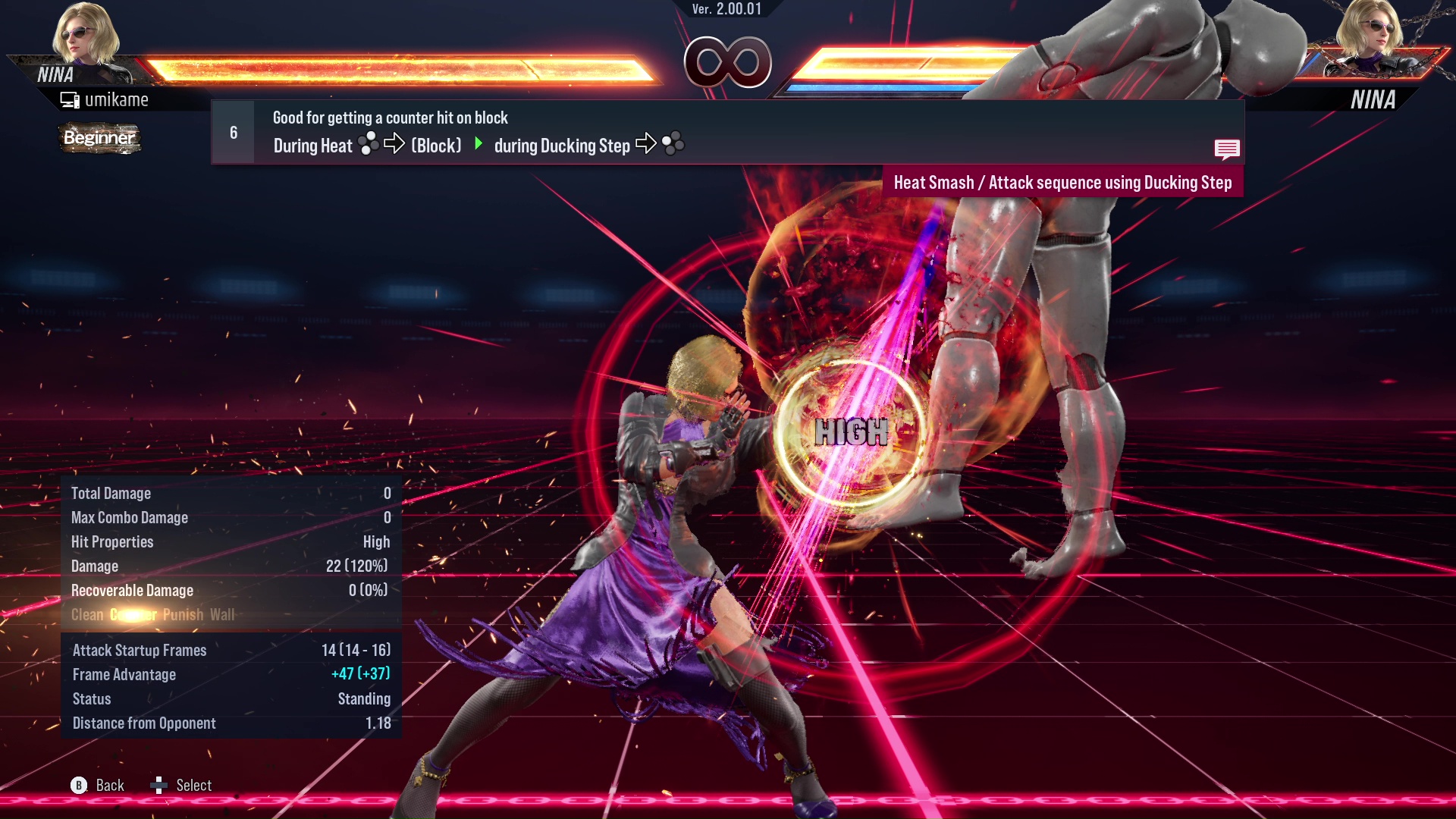1456x819 pixels.
Task: Click the PC platform icon beside umikame
Action: (70, 99)
